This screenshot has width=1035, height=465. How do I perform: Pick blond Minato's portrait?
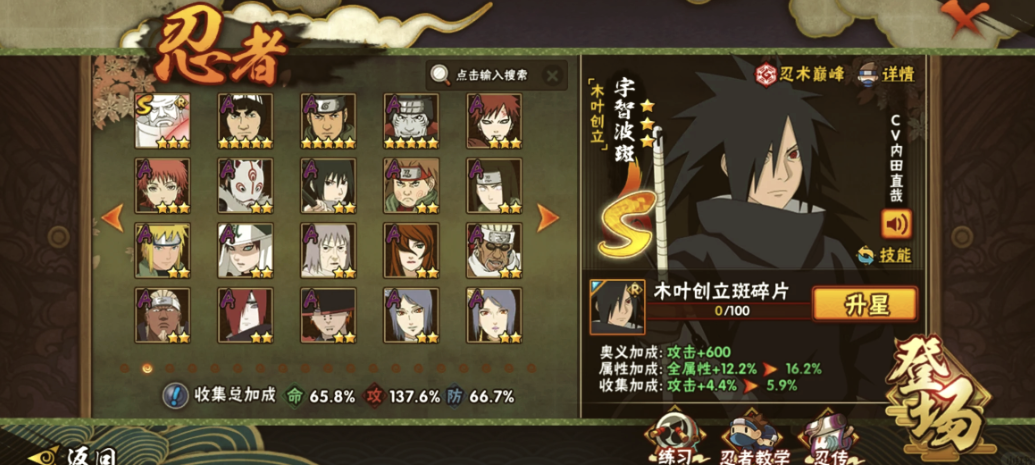tap(162, 250)
